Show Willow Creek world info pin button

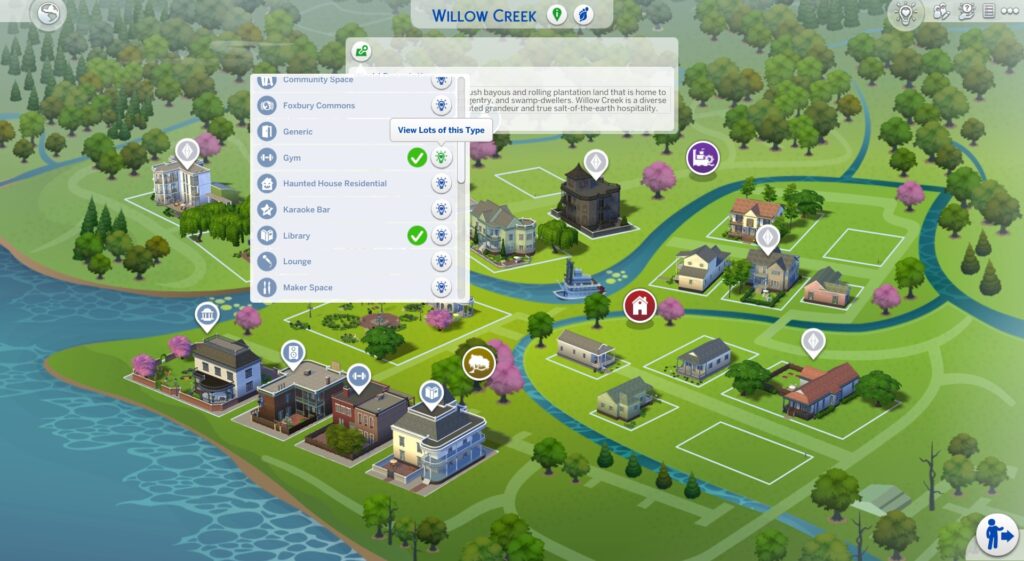click(557, 15)
